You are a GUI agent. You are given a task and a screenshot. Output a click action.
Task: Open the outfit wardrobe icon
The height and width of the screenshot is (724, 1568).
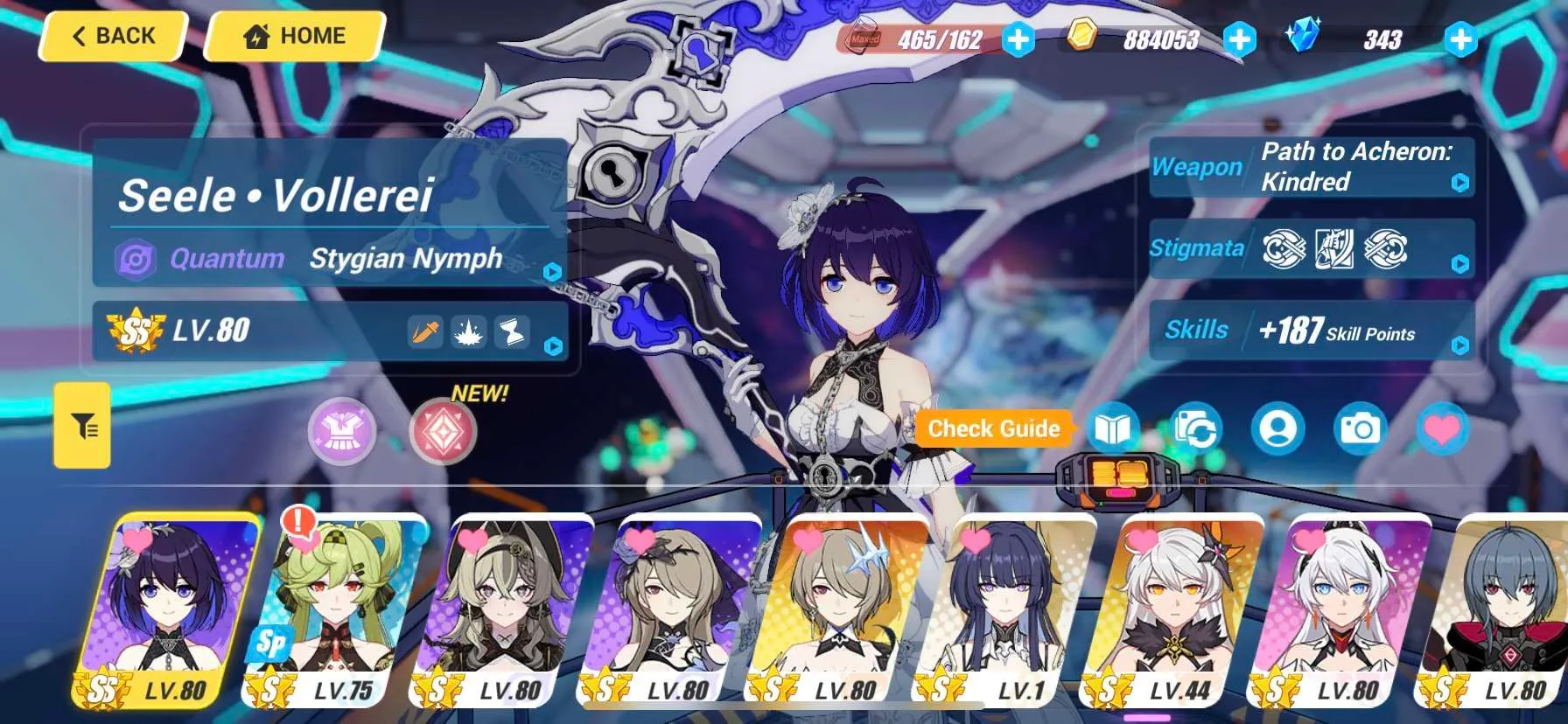pyautogui.click(x=342, y=431)
